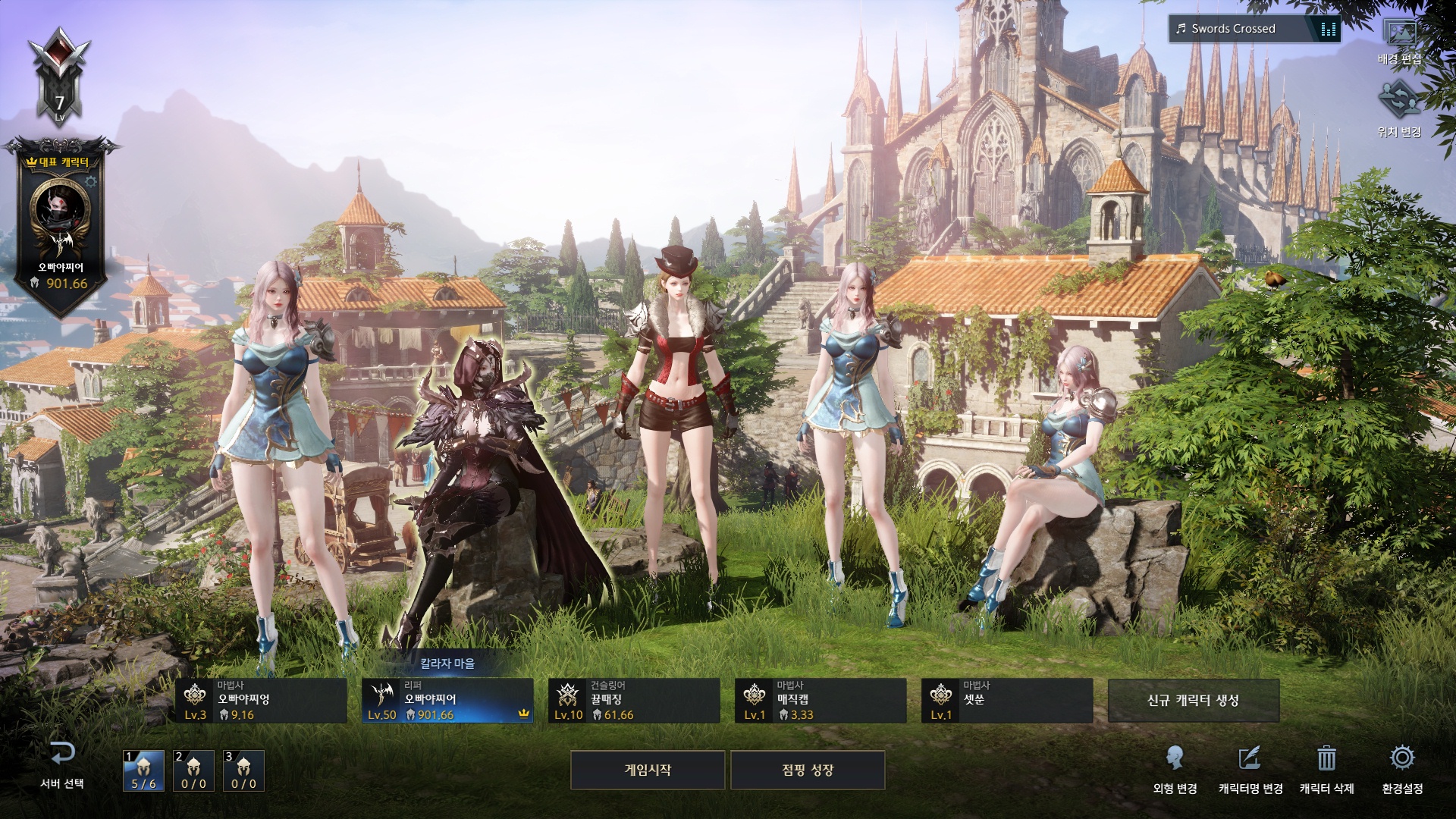
Task: Switch to character page 3 tab
Action: [243, 770]
